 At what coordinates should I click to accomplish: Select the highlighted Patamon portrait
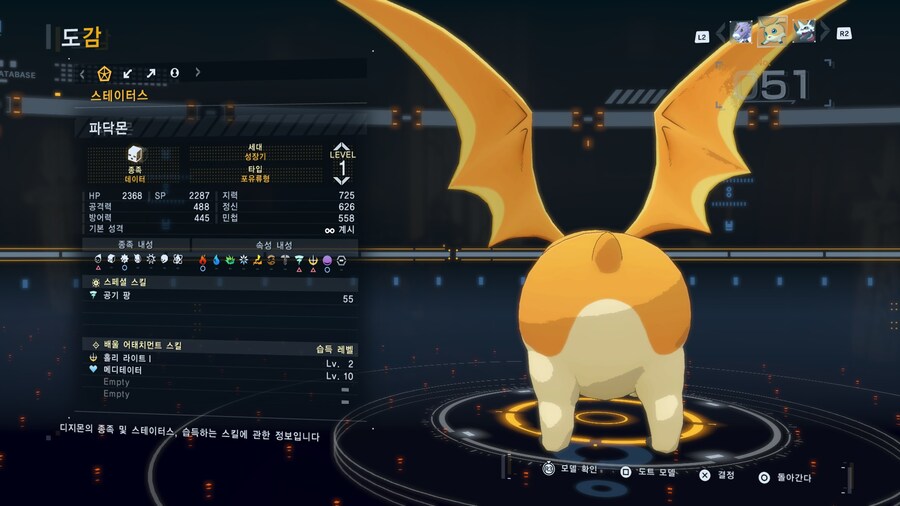[x=772, y=33]
